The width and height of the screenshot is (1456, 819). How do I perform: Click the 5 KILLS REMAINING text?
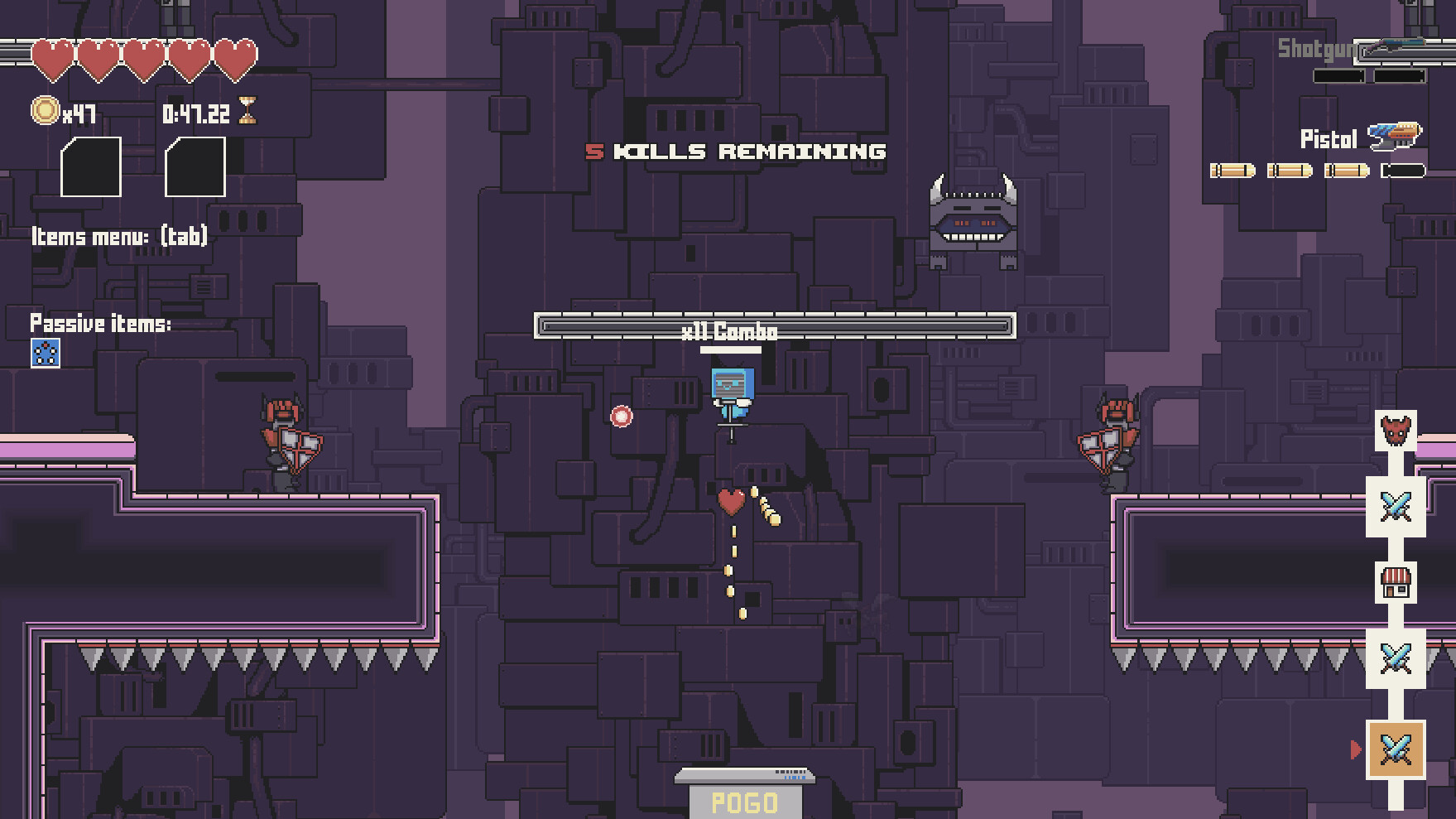click(x=735, y=152)
